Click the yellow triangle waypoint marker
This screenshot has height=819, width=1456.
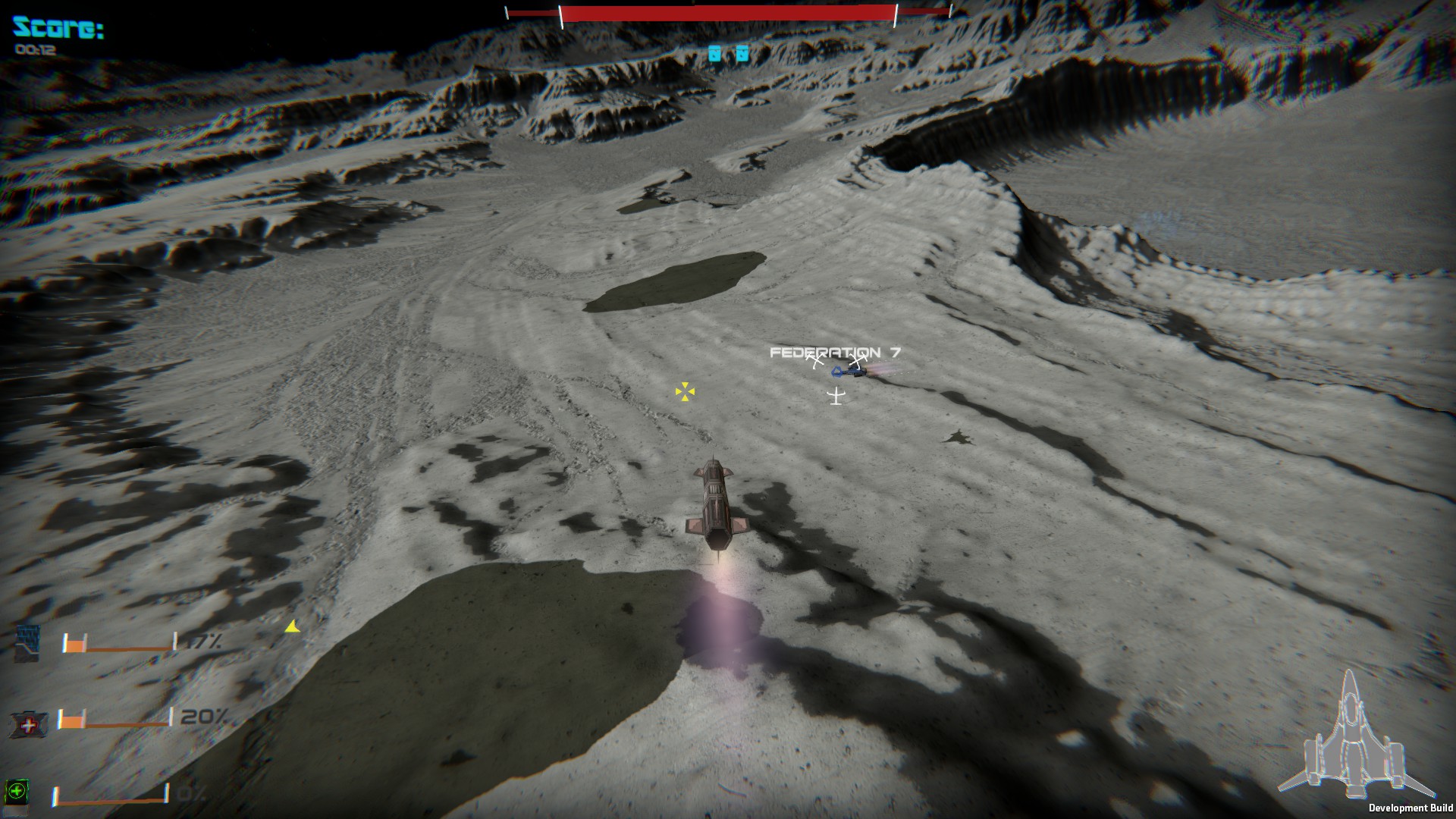point(292,627)
